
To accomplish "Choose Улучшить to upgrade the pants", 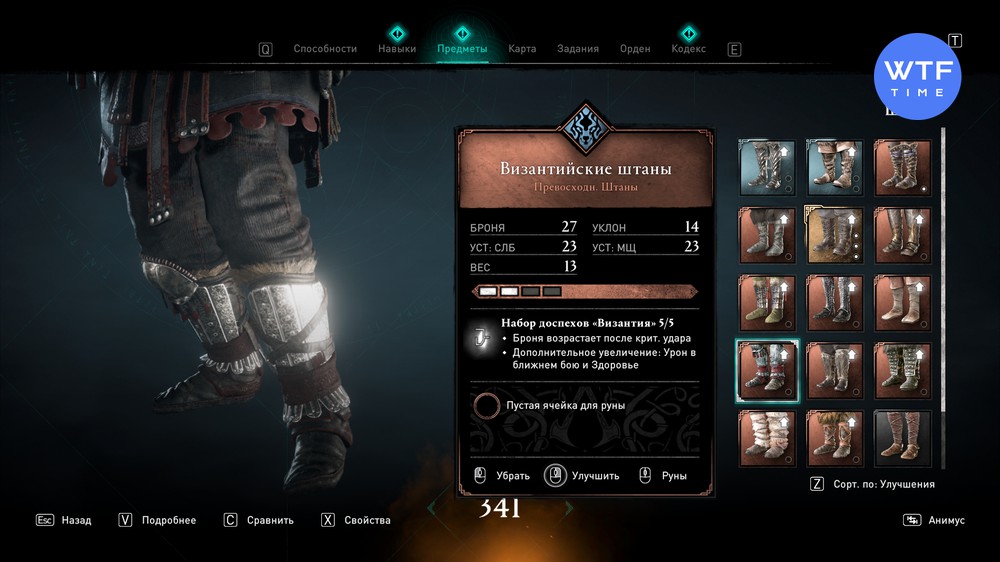I will pos(585,476).
